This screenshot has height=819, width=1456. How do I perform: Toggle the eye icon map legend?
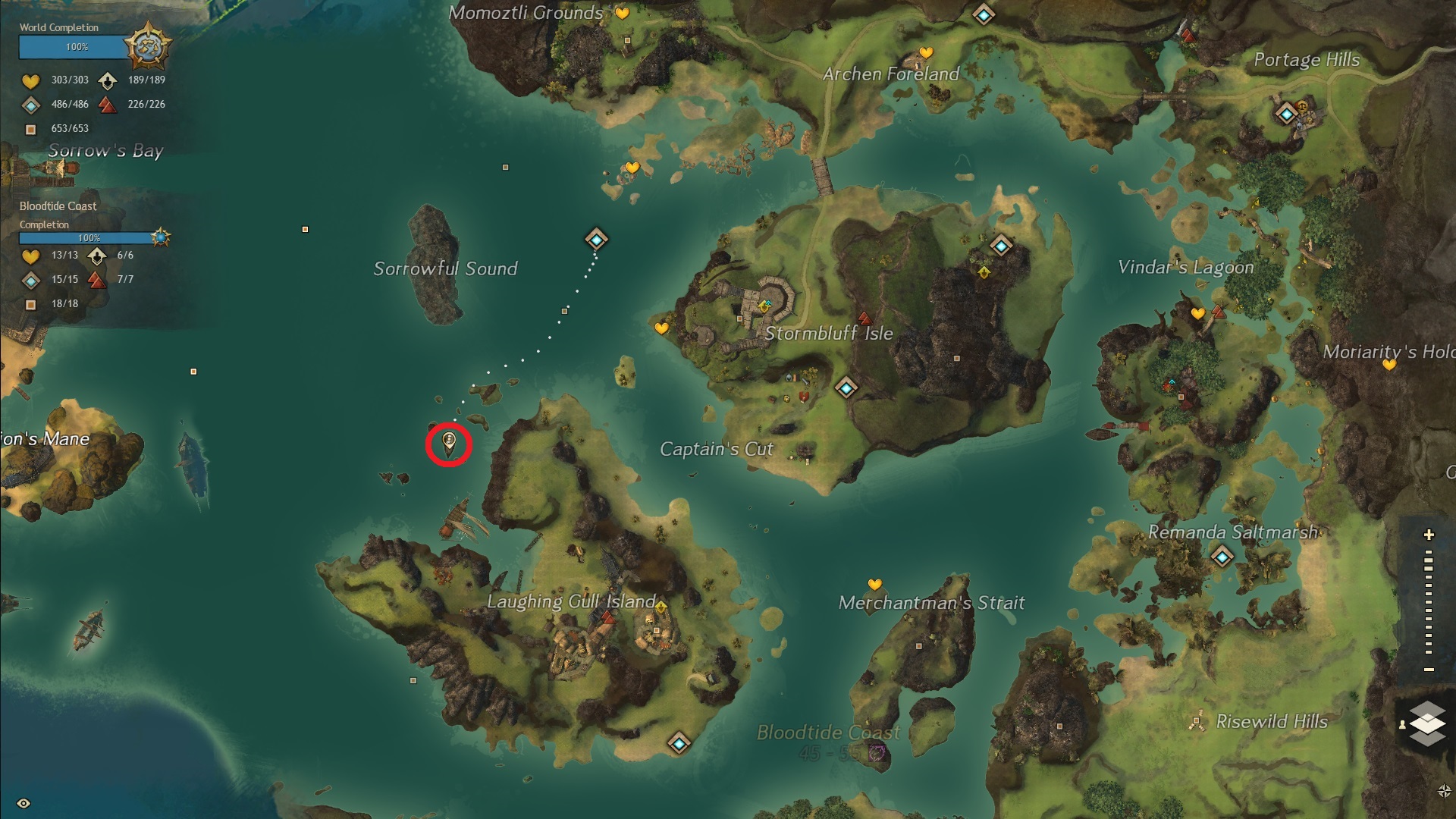tap(24, 803)
